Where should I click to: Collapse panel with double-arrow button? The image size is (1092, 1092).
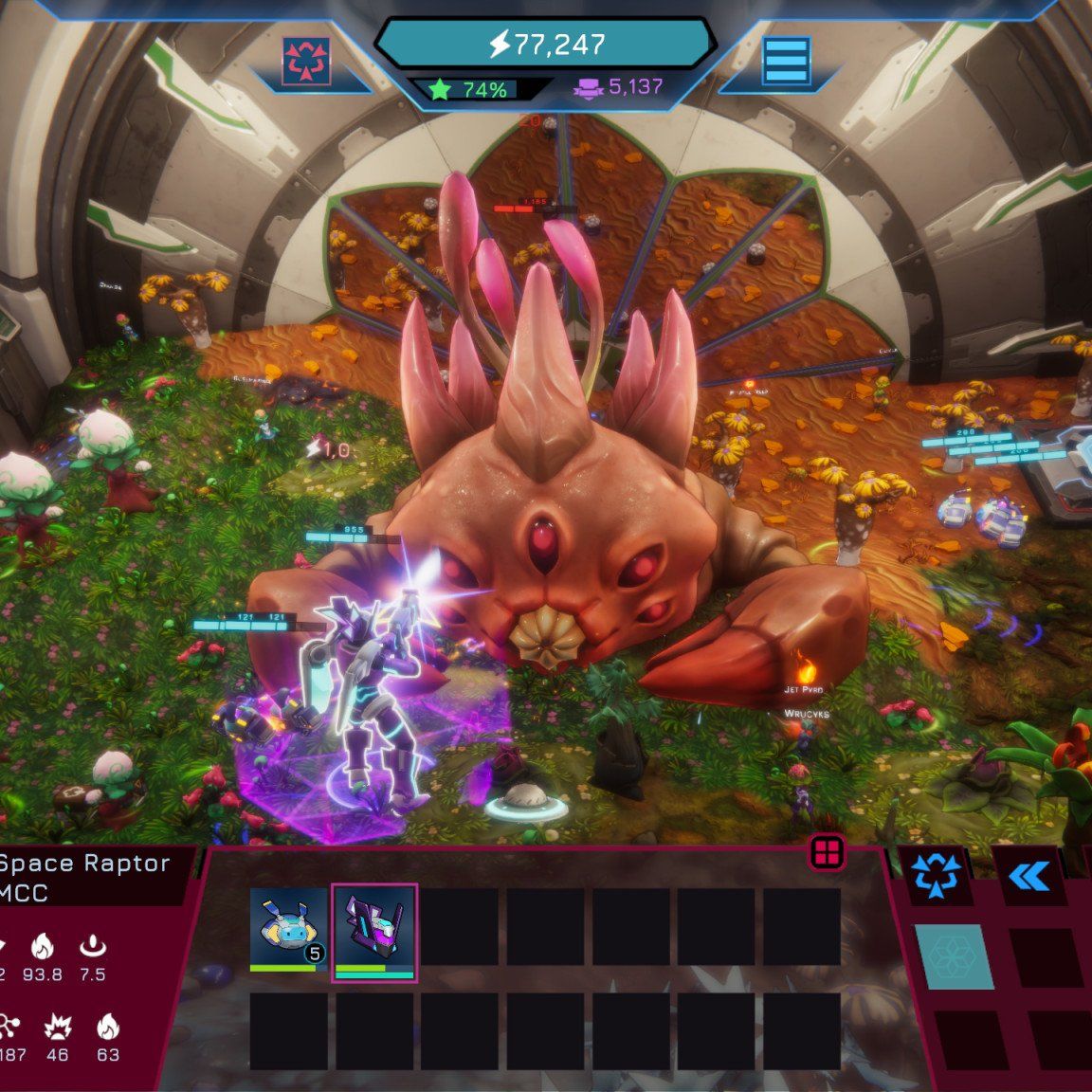[x=1028, y=877]
